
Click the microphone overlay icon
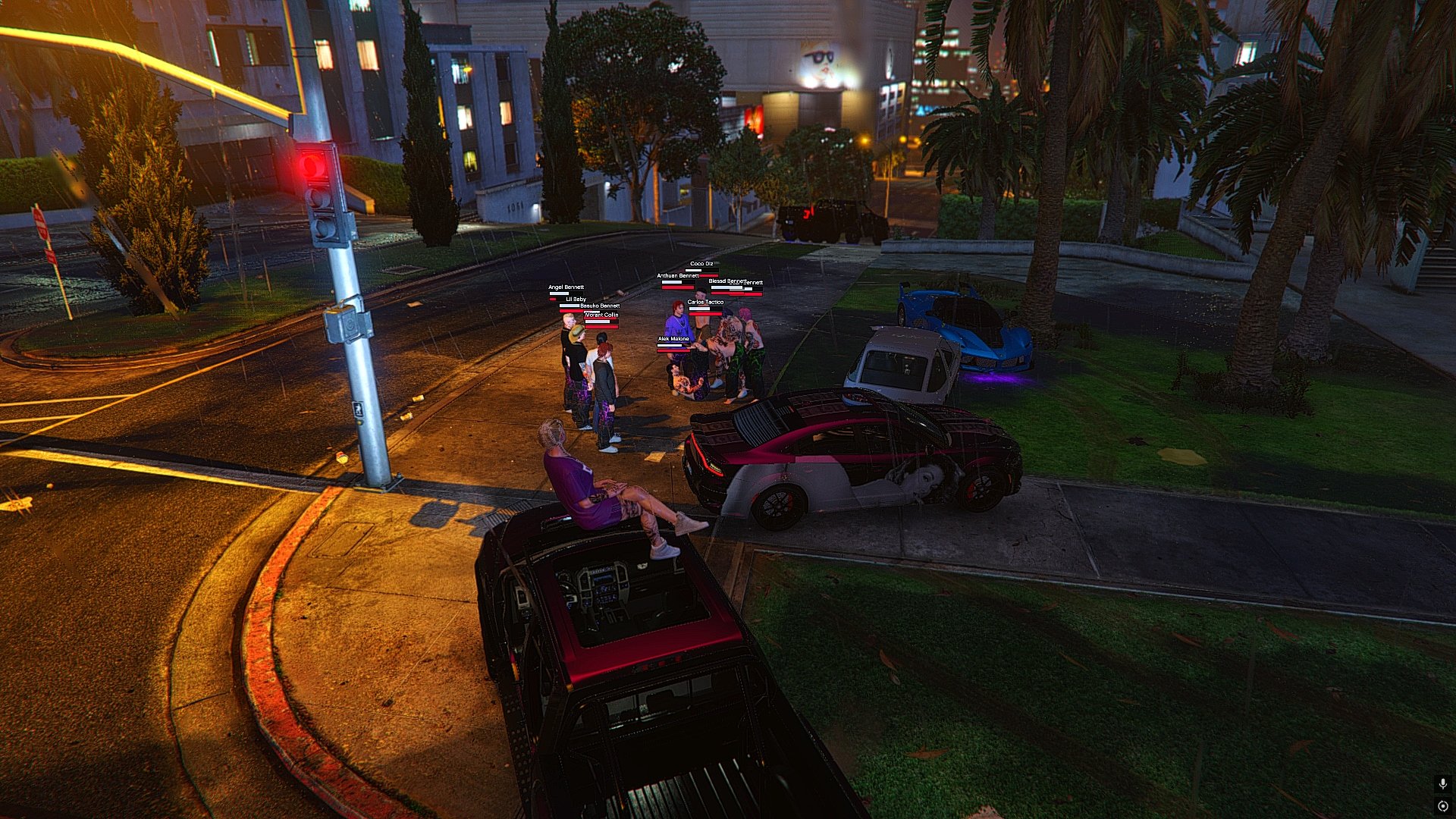(1442, 783)
